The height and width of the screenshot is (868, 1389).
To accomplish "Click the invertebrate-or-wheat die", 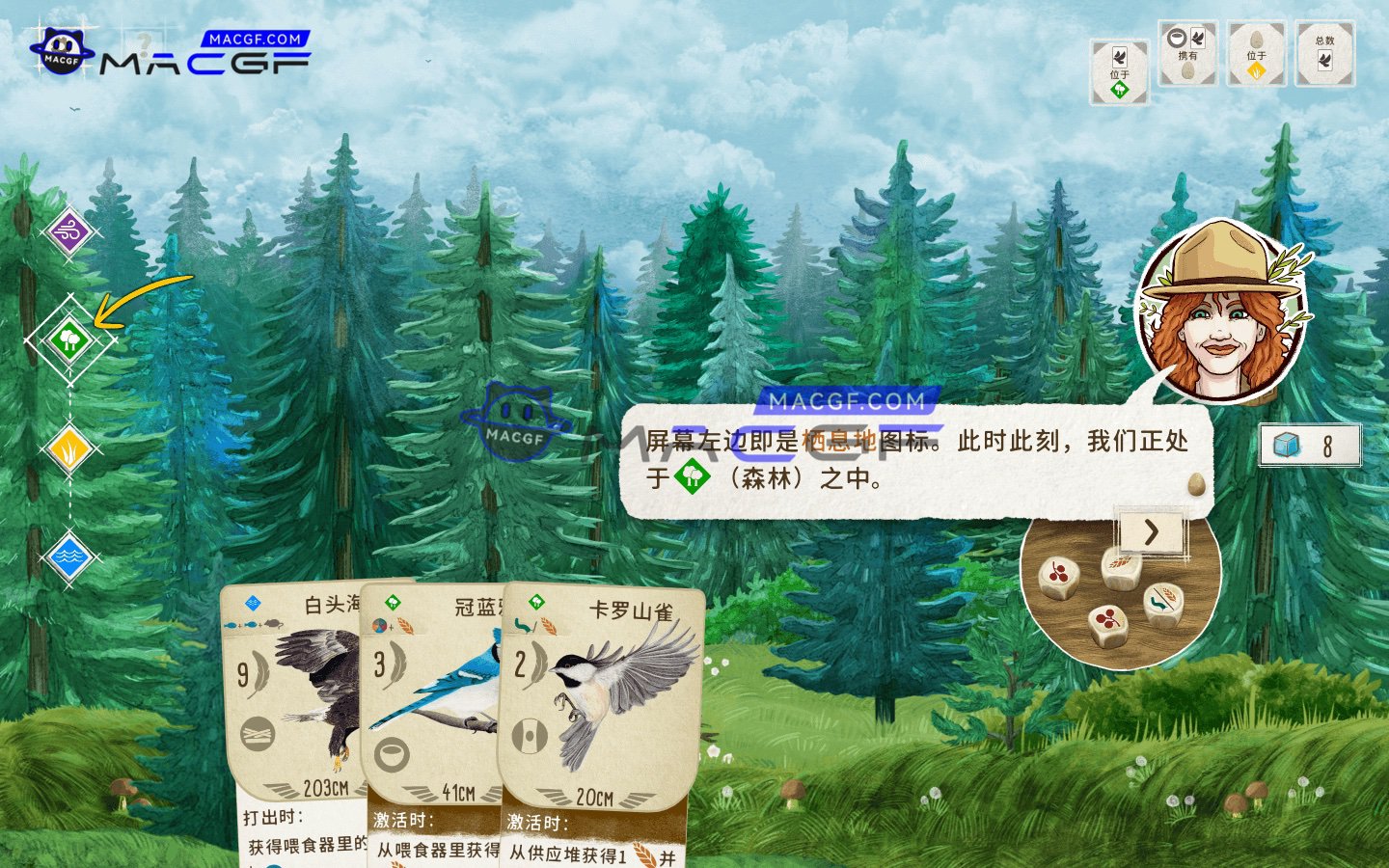I will tap(1162, 600).
